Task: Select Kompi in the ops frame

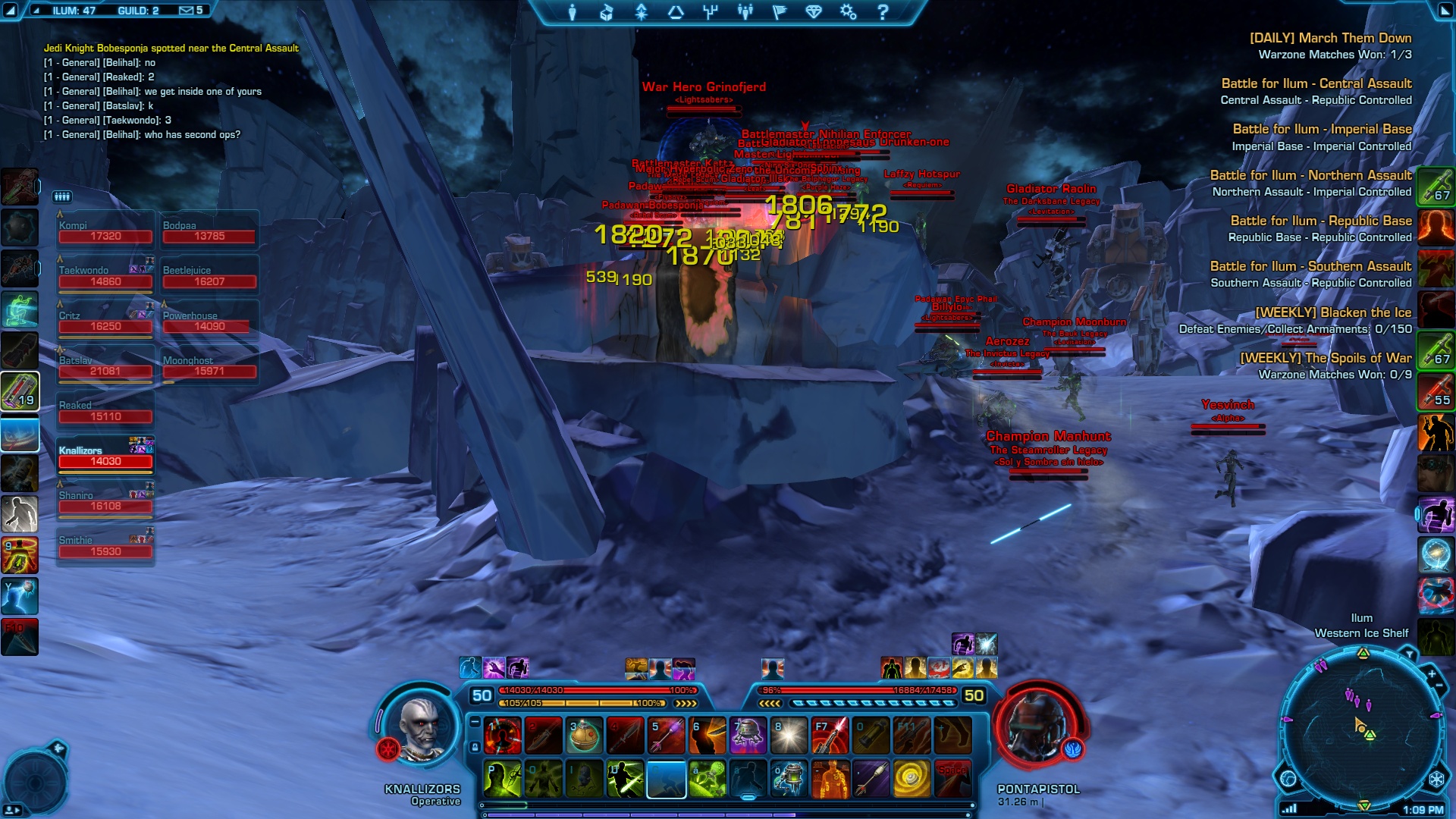Action: [105, 231]
